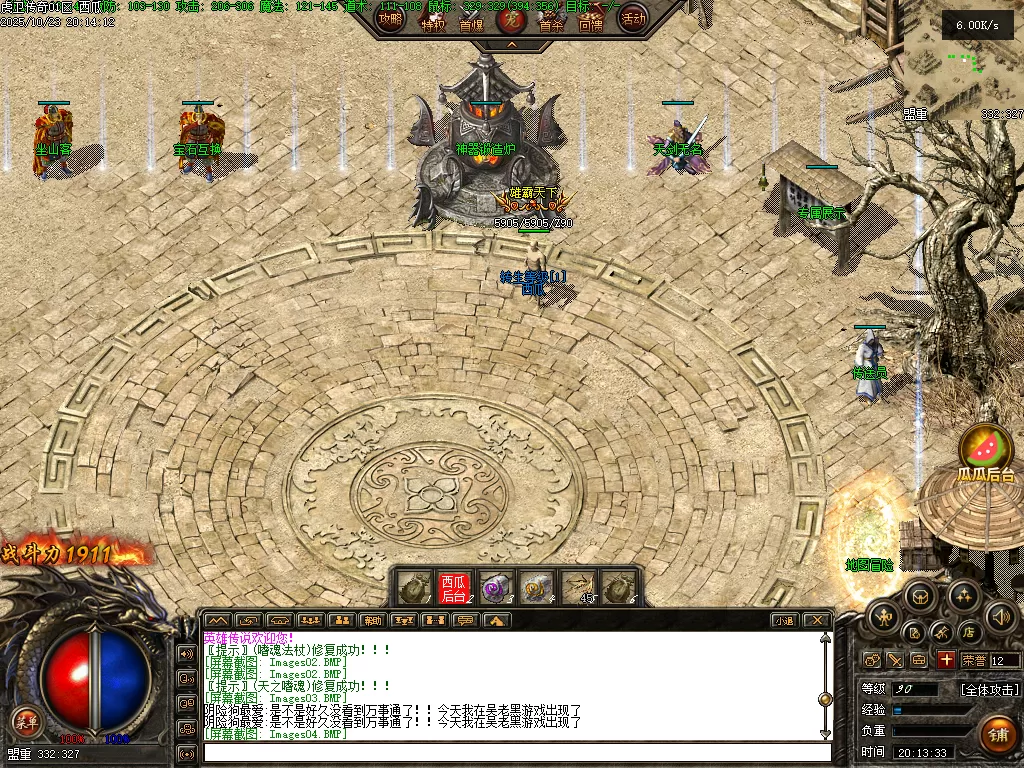
Task: Open the 帮助 help button
Action: 372,621
